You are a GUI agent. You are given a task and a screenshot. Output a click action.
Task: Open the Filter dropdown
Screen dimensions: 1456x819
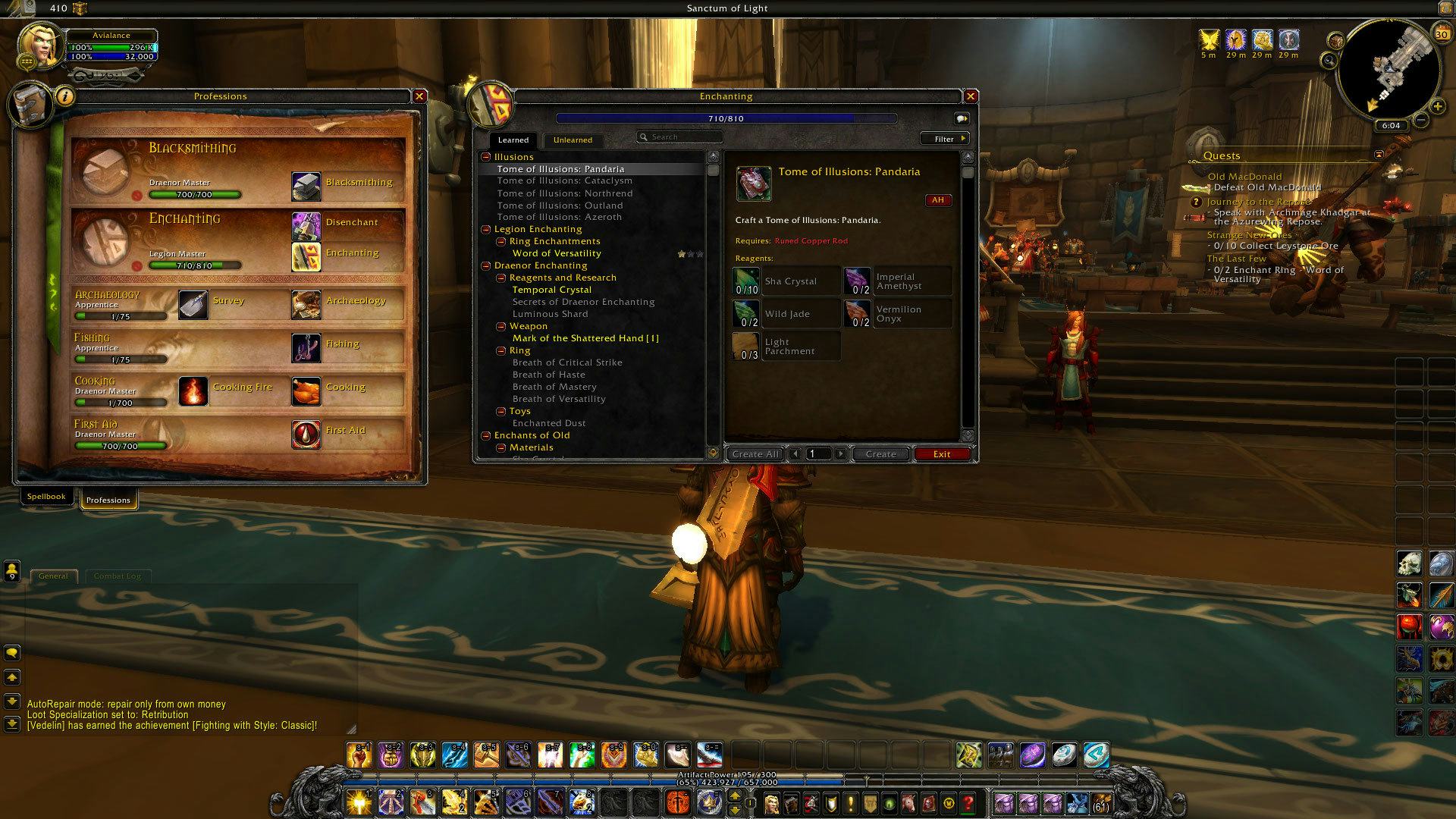(944, 138)
